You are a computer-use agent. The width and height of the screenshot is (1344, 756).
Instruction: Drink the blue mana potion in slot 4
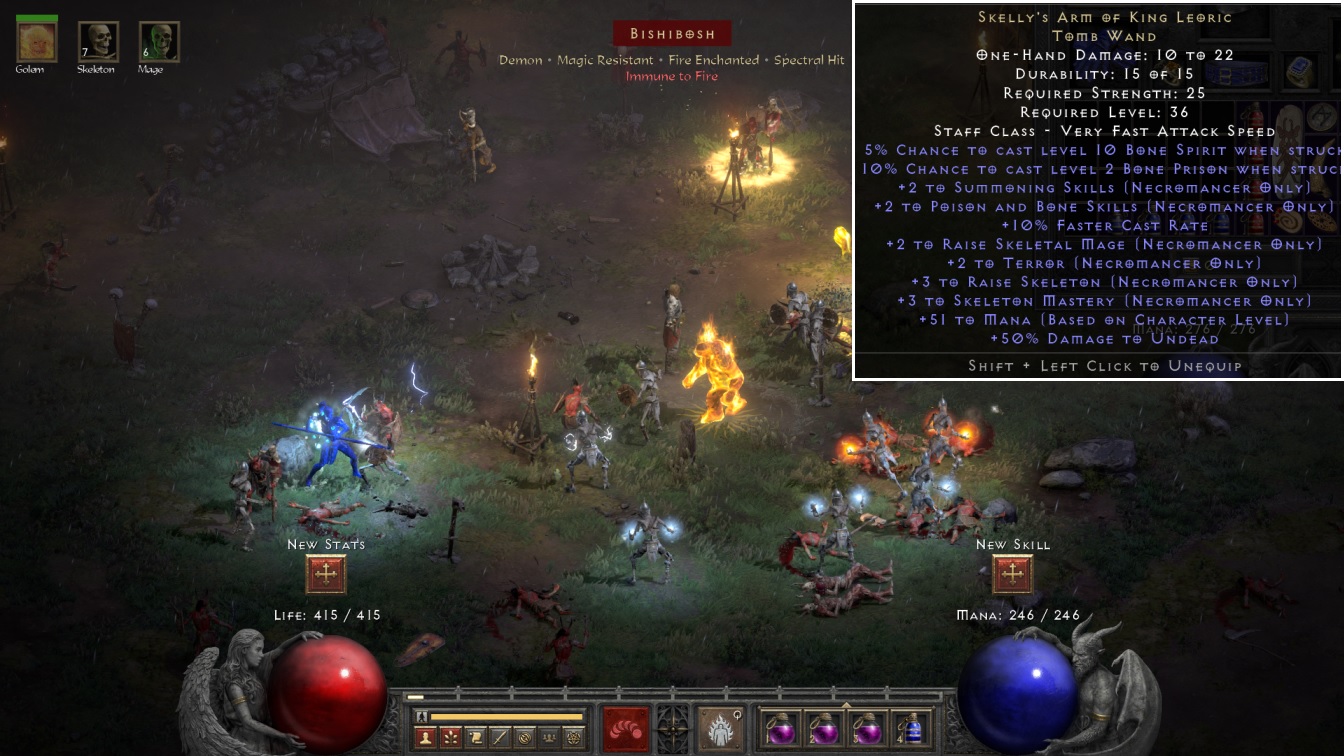point(912,728)
